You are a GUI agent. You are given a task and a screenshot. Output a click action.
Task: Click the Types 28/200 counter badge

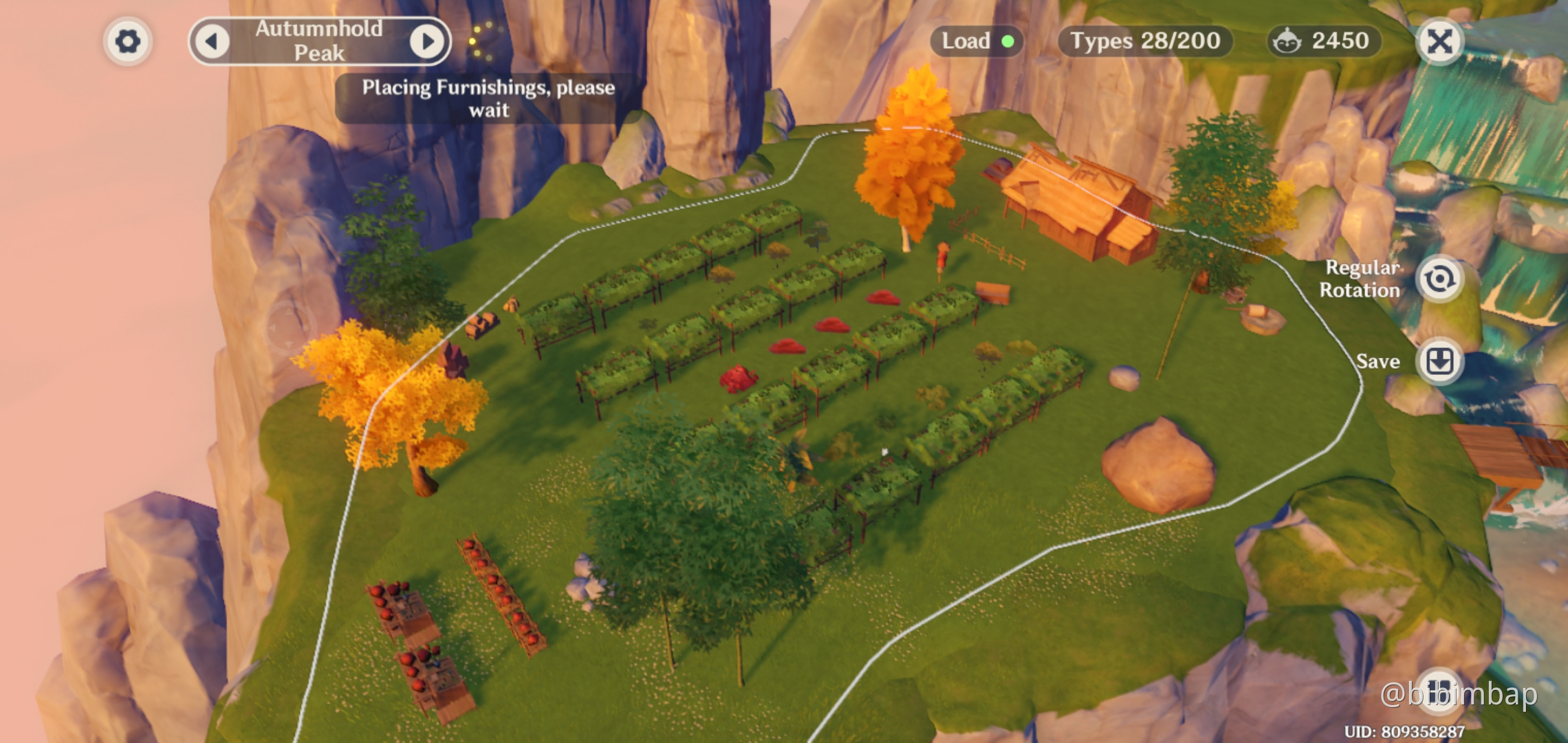(1146, 41)
